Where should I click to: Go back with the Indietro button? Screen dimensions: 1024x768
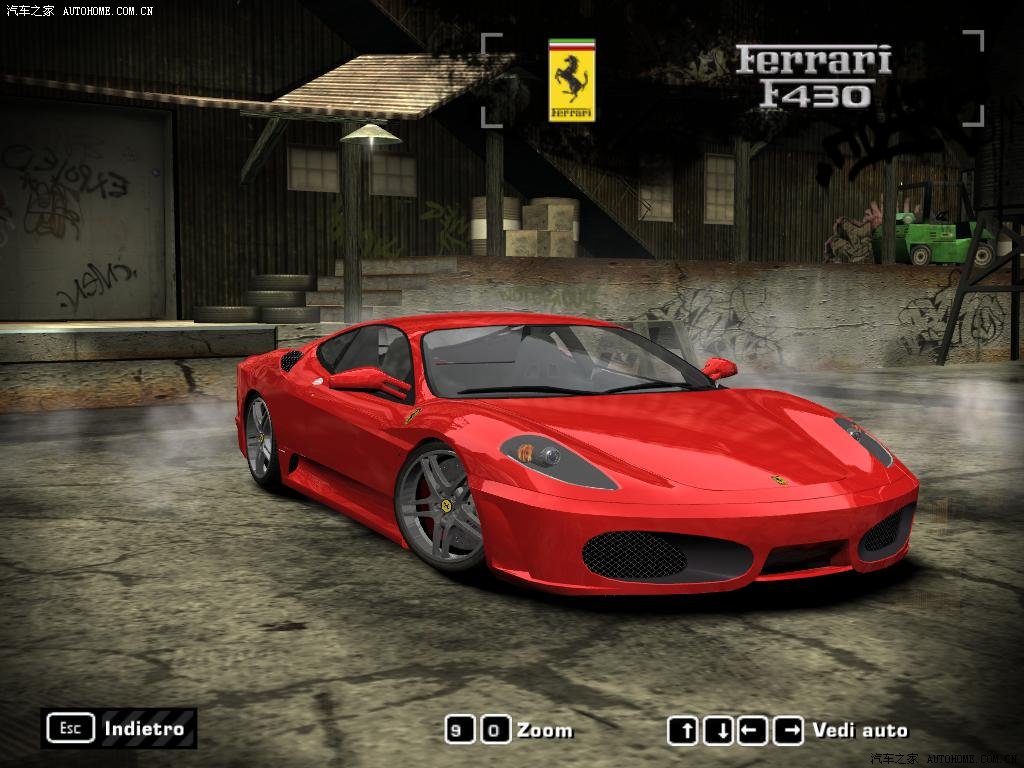pos(119,728)
